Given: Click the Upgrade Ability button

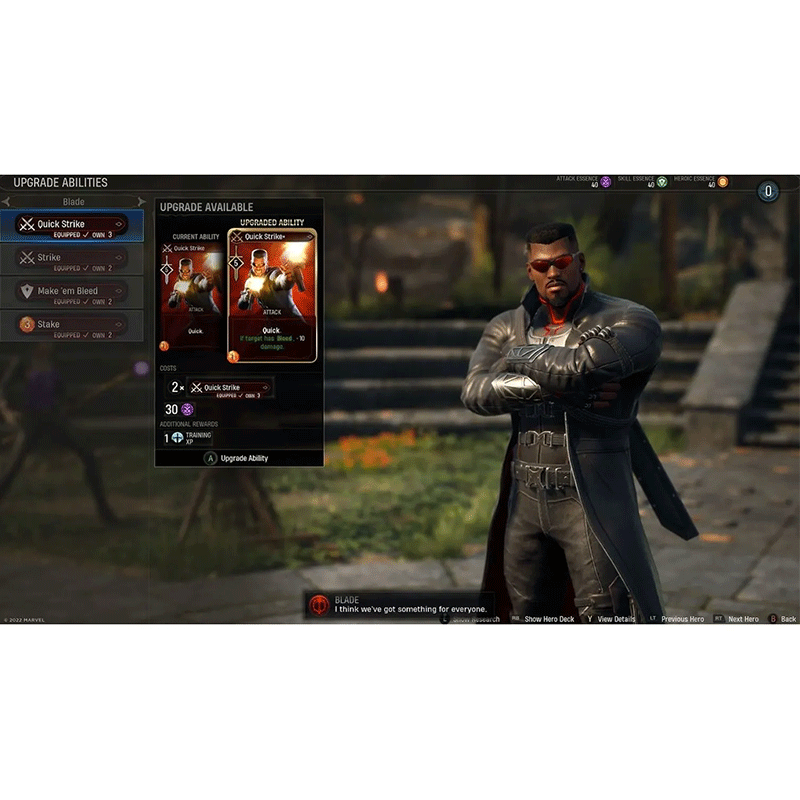Looking at the screenshot, I should pos(238,458).
